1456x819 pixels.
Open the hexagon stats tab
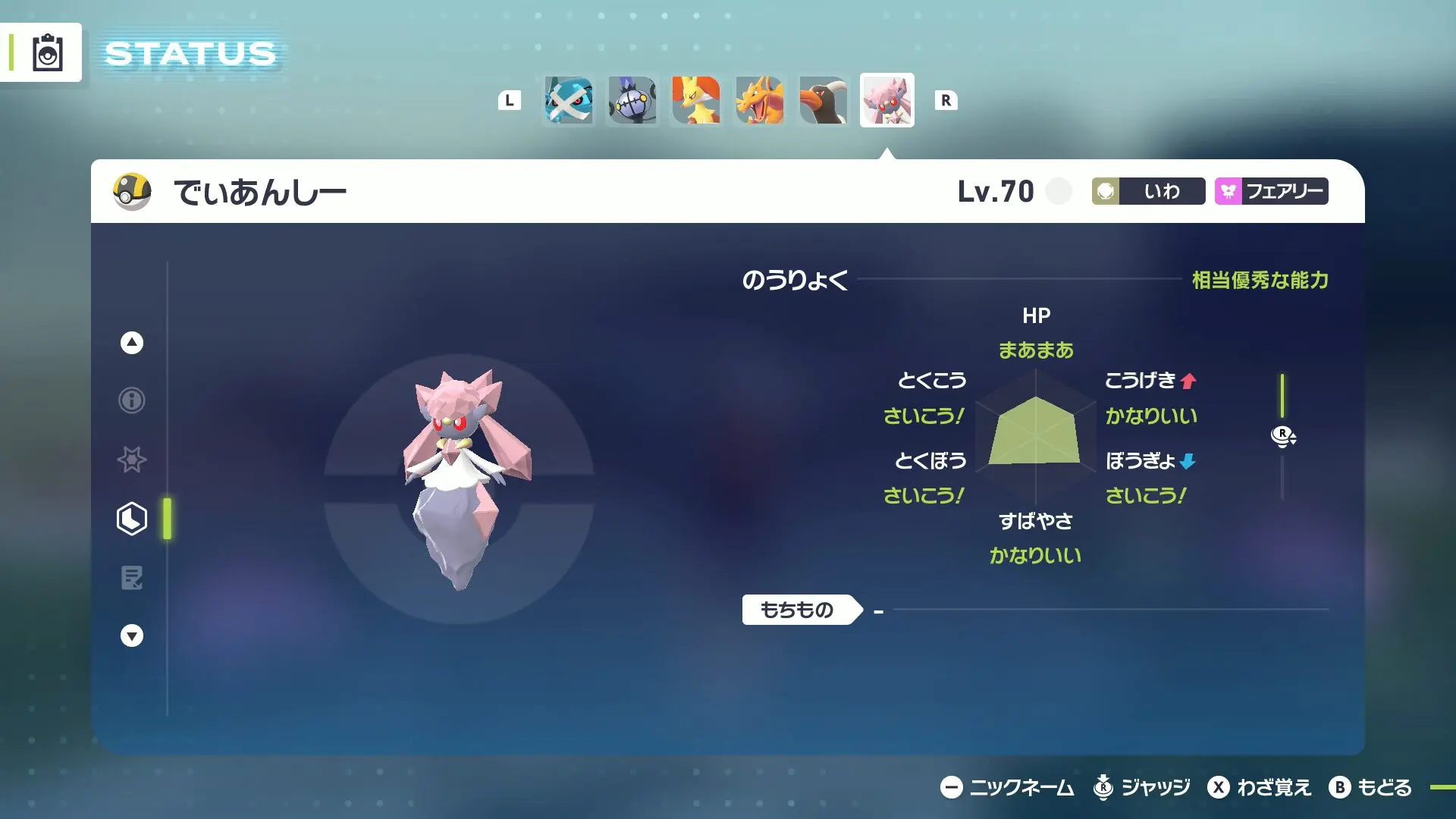pos(132,519)
